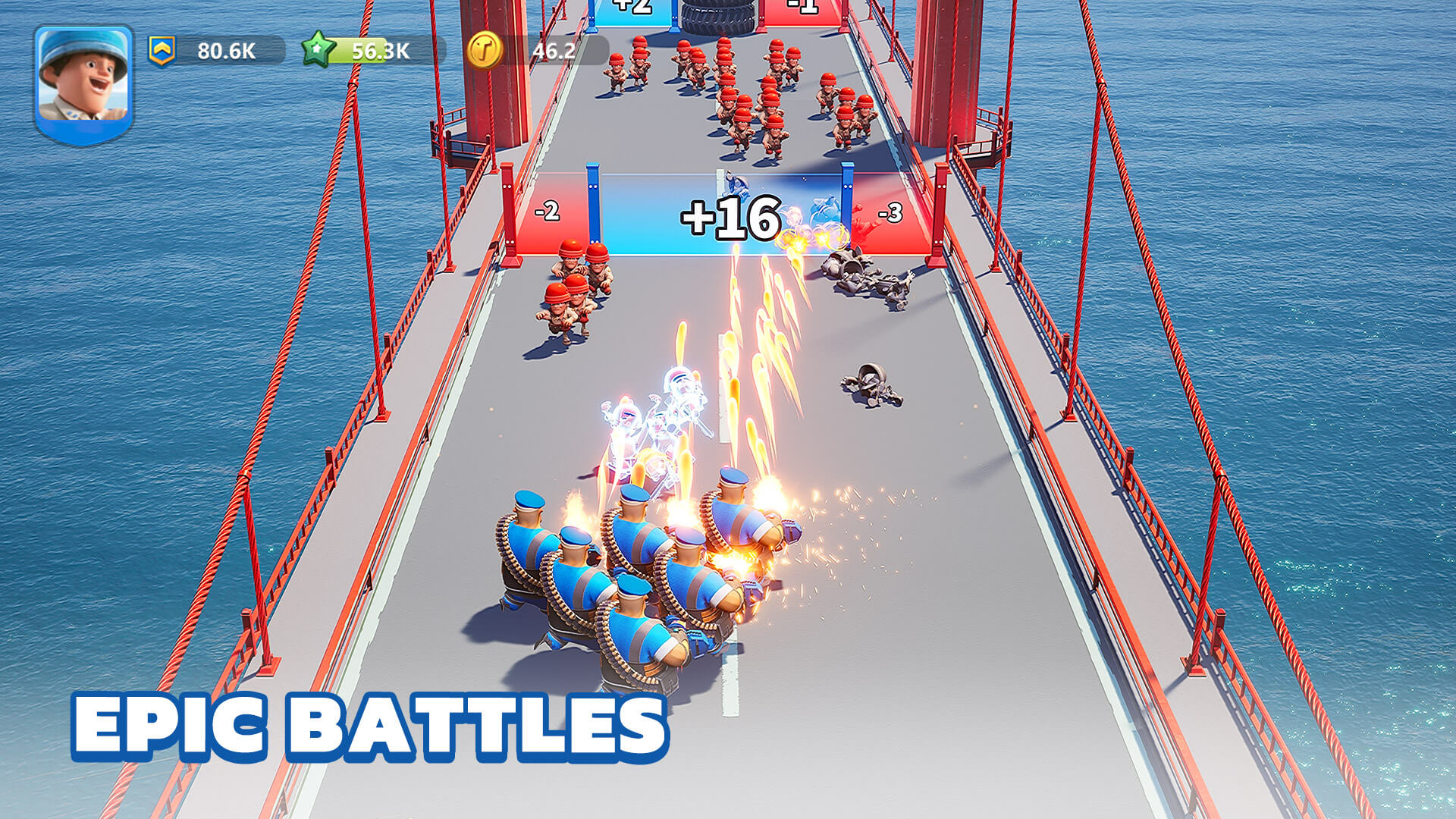Choose the red -3 gate
This screenshot has width=1456, height=819.
point(891,212)
